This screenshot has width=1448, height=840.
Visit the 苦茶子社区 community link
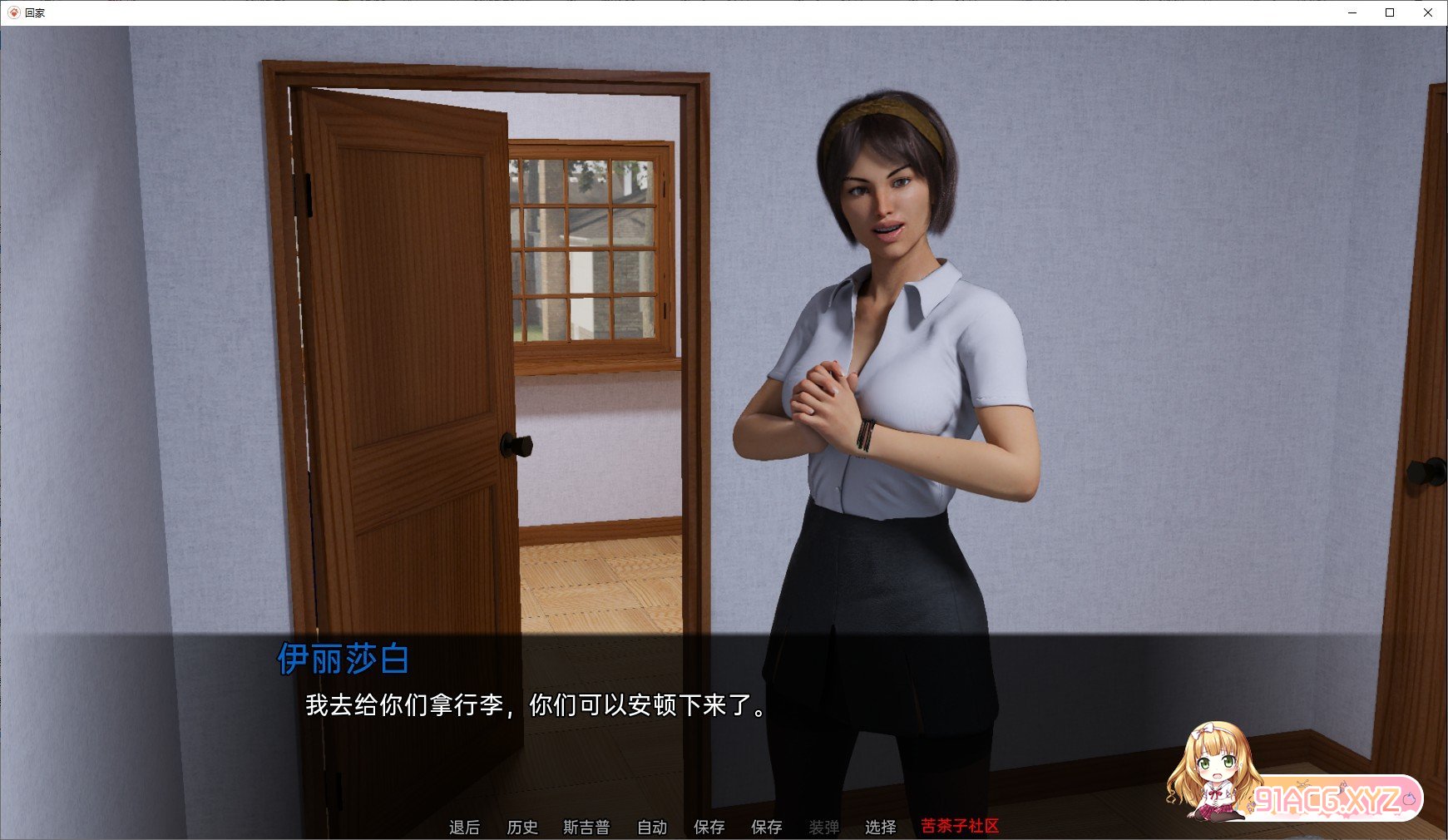(959, 828)
